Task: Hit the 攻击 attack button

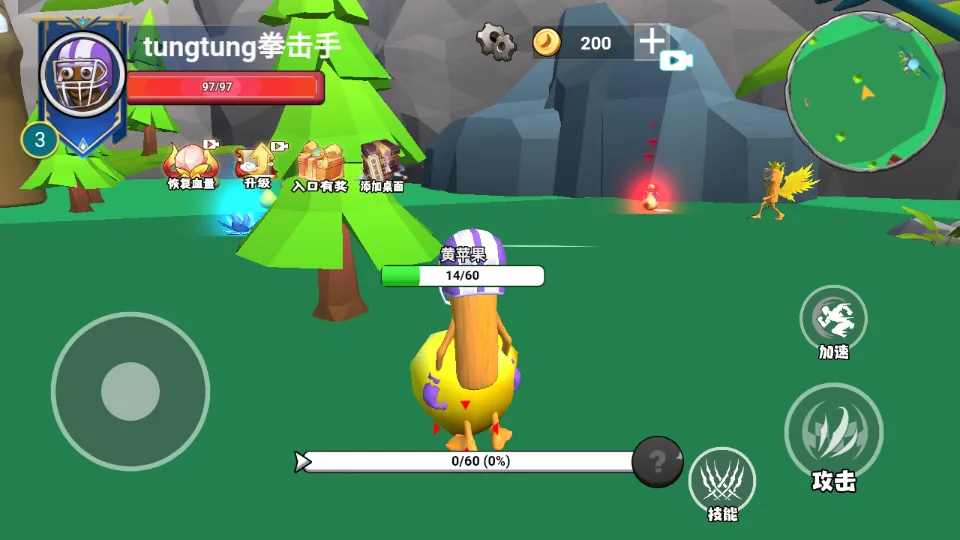Action: click(833, 432)
